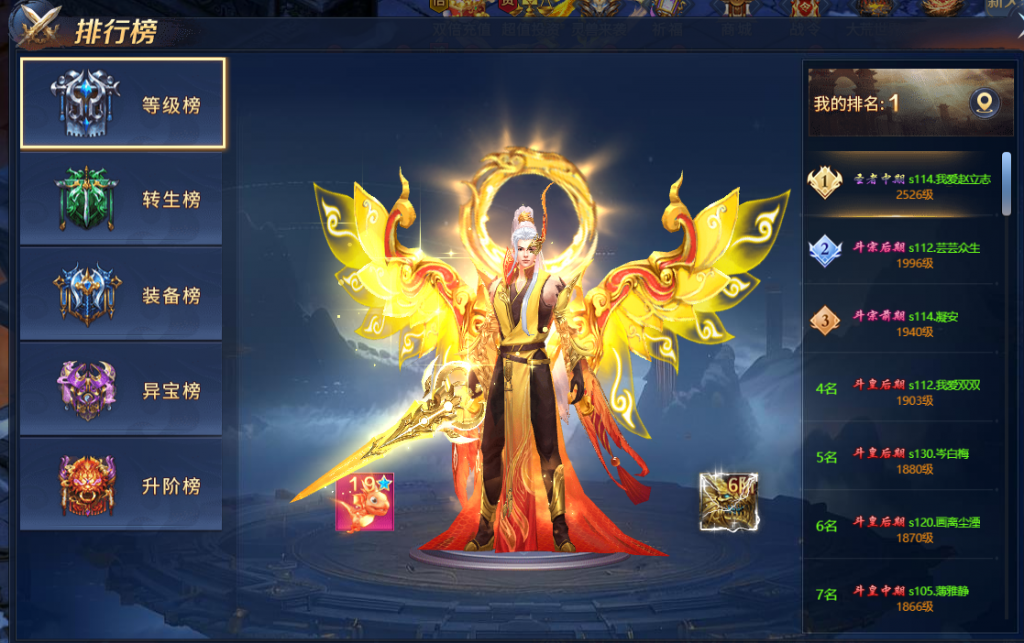Pick the 5名 row s130.岑白梅
Viewport: 1024px width, 643px height.
click(x=905, y=460)
